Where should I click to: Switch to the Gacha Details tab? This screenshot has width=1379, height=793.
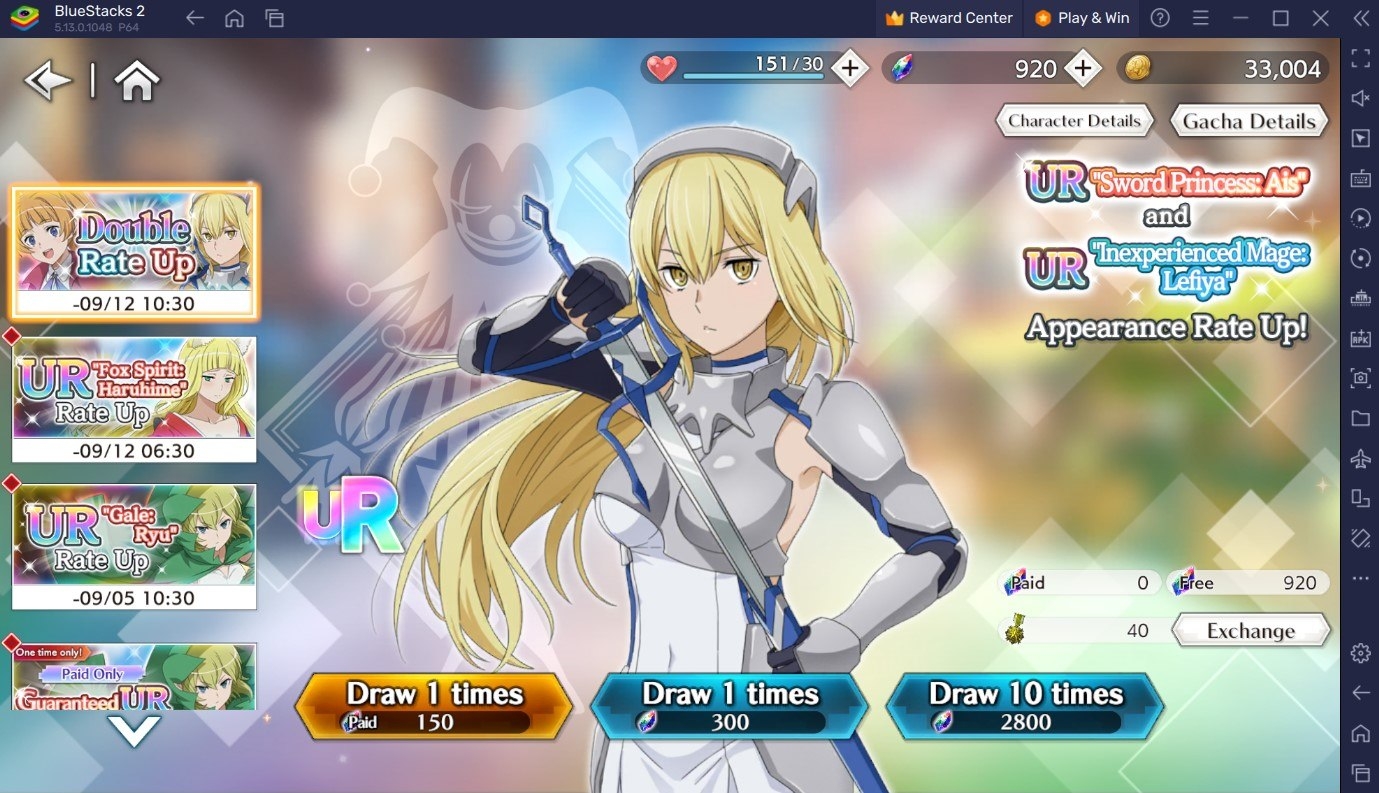point(1248,120)
